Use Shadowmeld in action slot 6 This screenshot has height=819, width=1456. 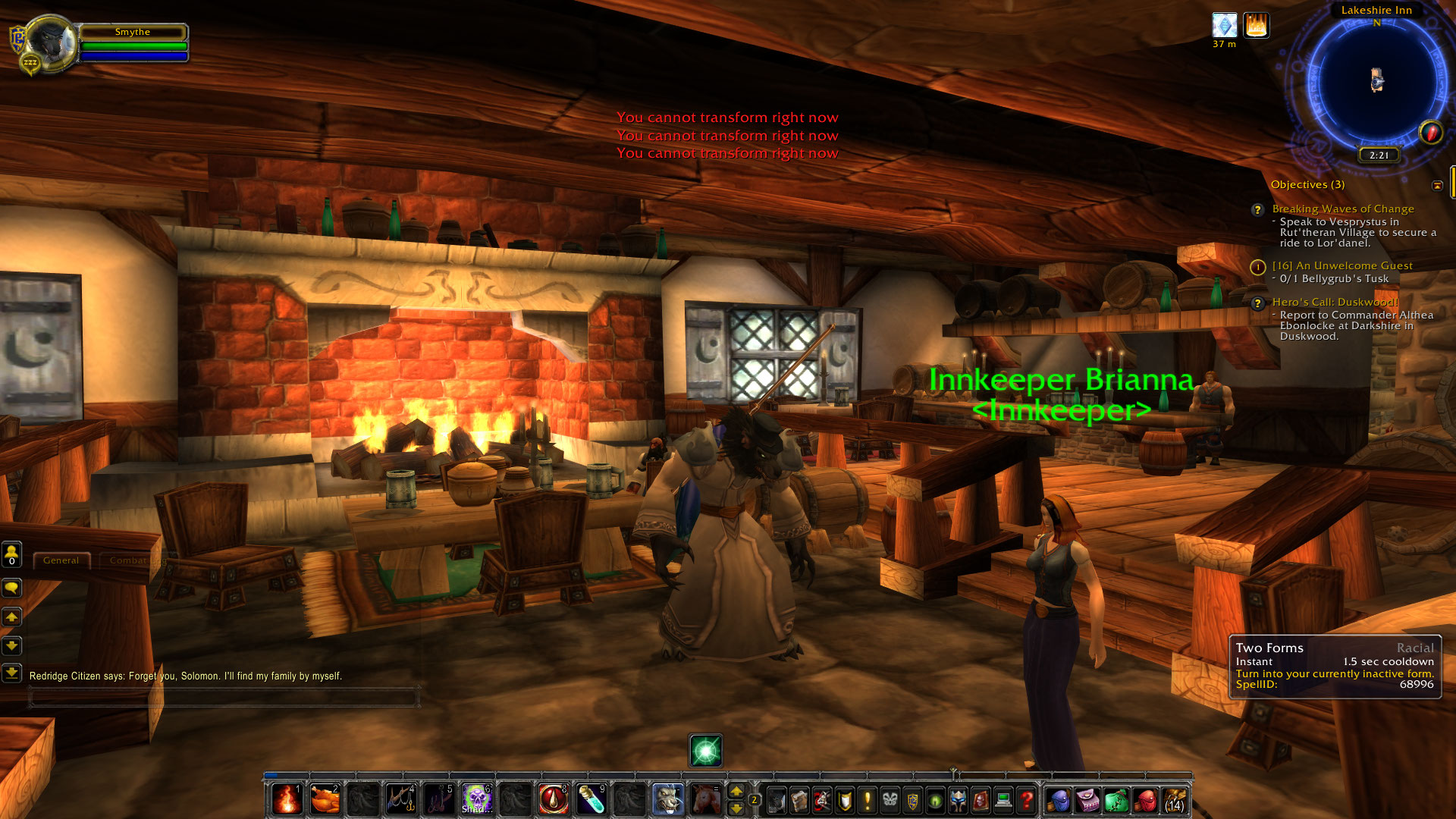(477, 799)
